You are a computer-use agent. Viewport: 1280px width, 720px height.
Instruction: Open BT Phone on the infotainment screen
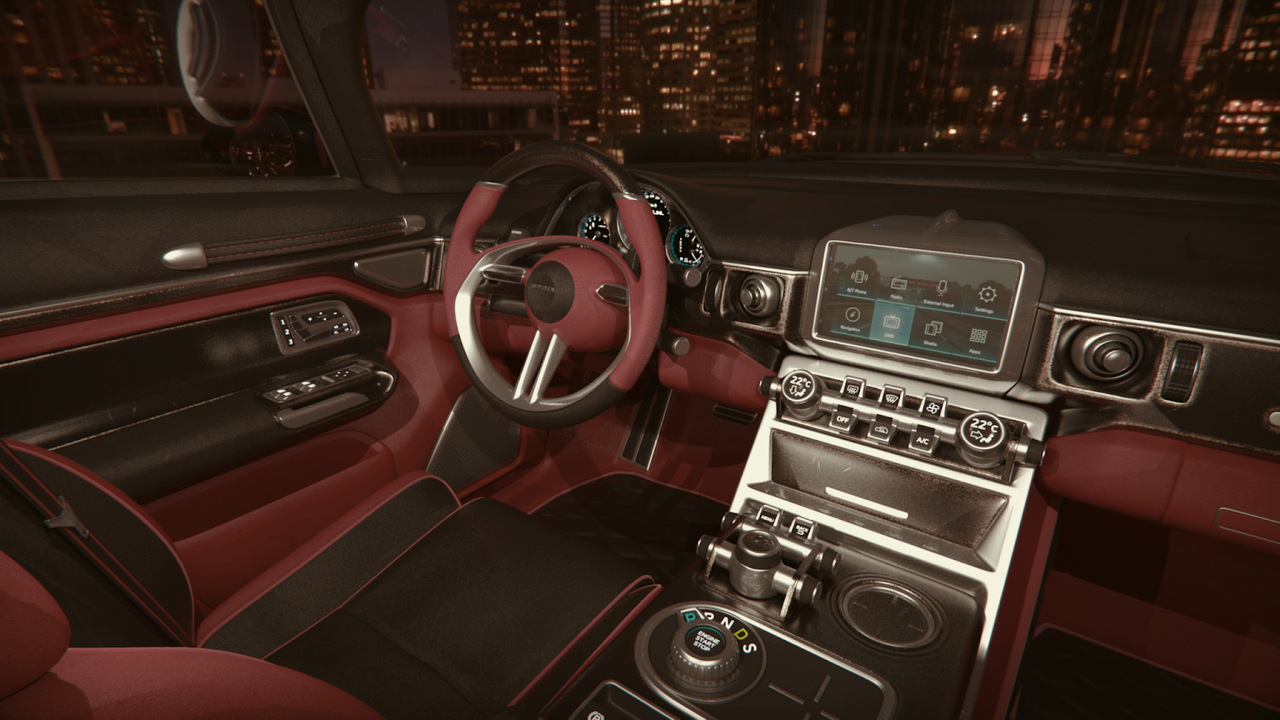858,280
